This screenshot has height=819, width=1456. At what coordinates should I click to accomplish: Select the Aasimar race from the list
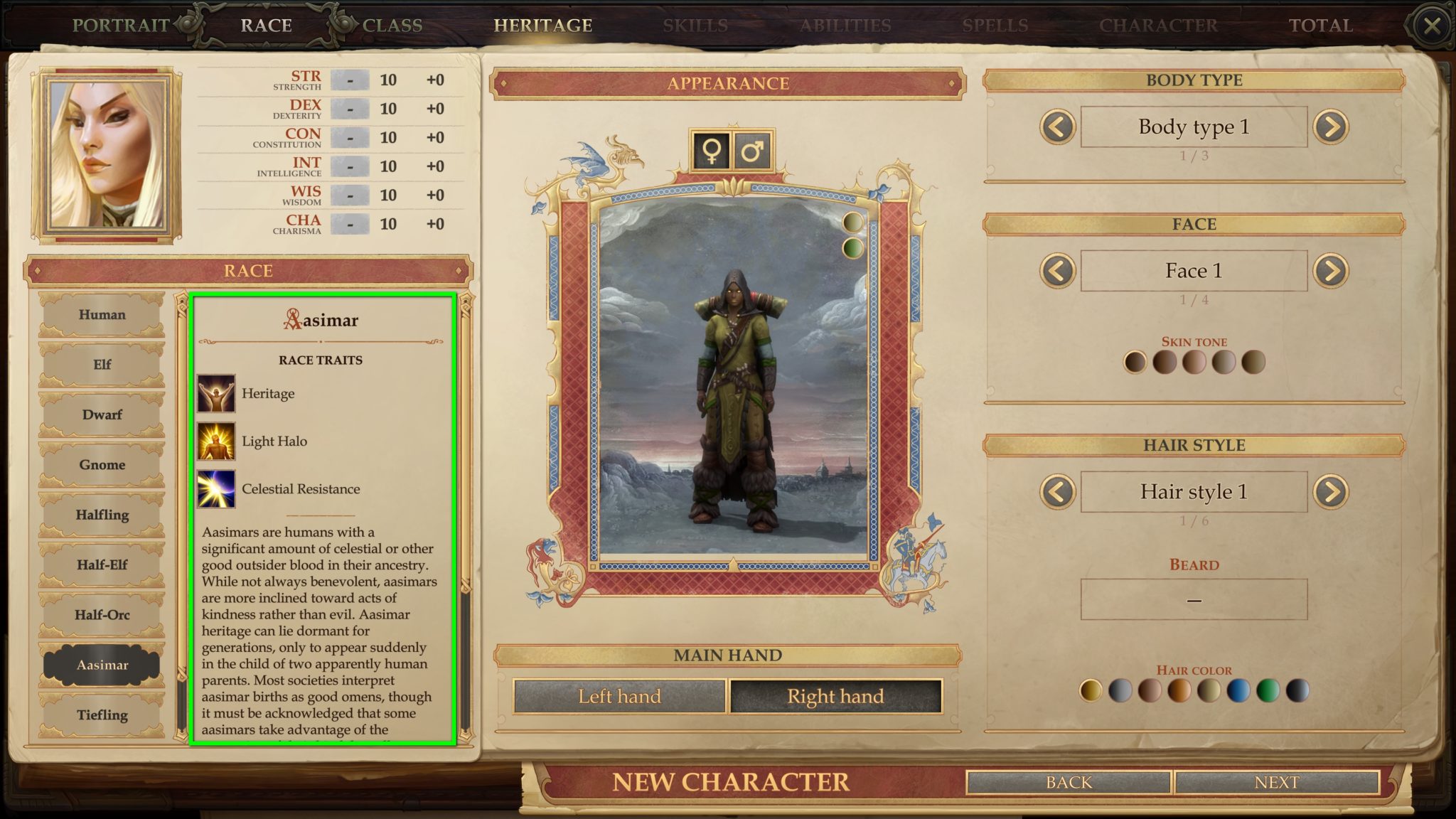[x=102, y=665]
